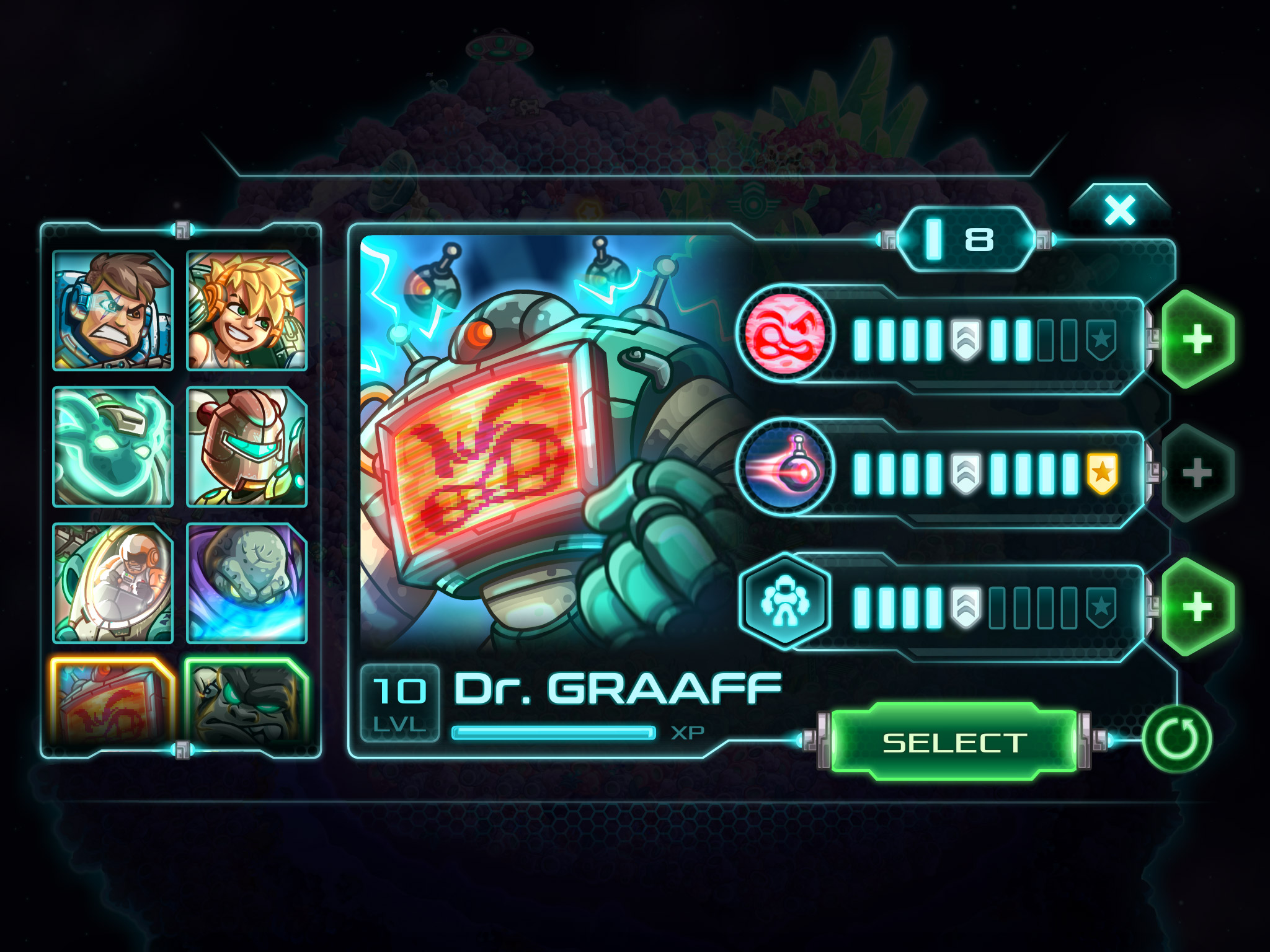Select the teal ghost creature hero
This screenshot has width=1270, height=952.
pyautogui.click(x=113, y=446)
